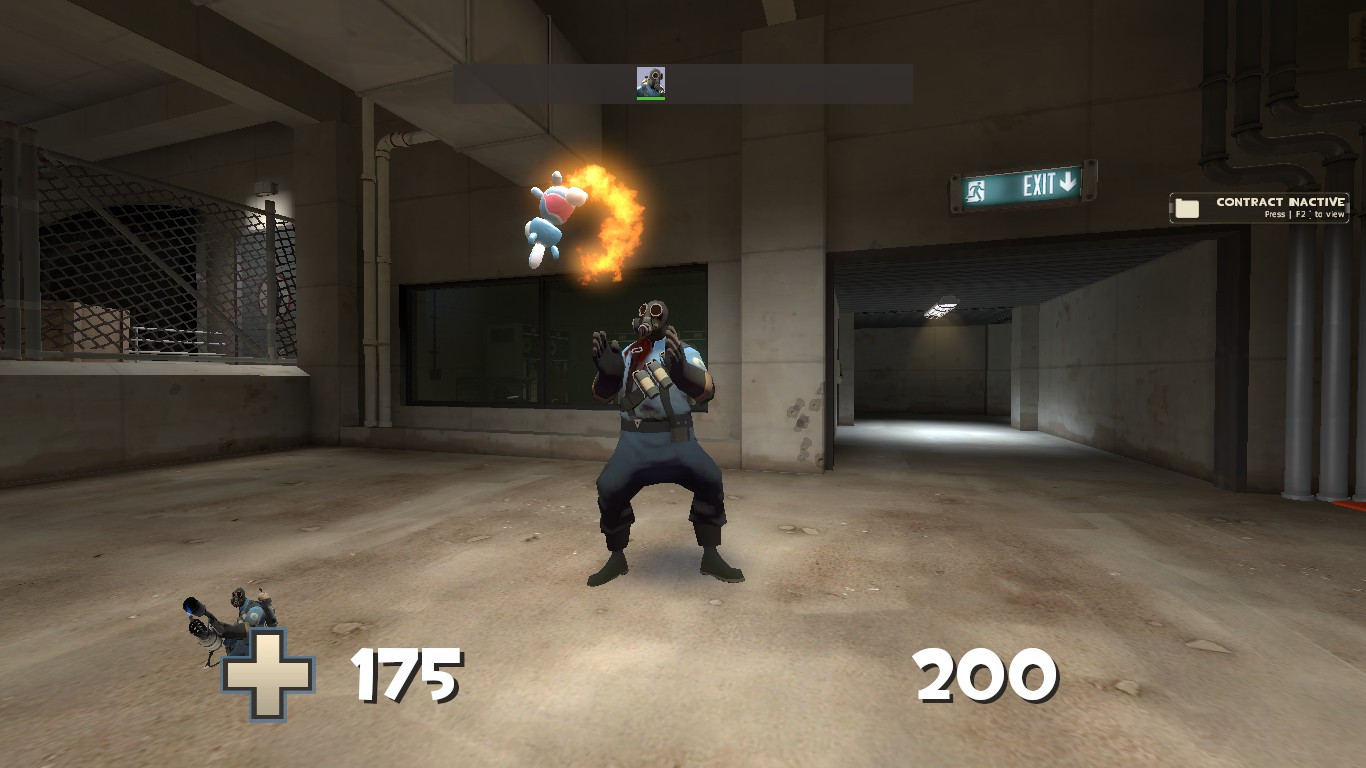Image resolution: width=1366 pixels, height=768 pixels.
Task: Toggle the CONTRACT INACTIVE panel
Action: 1258,207
